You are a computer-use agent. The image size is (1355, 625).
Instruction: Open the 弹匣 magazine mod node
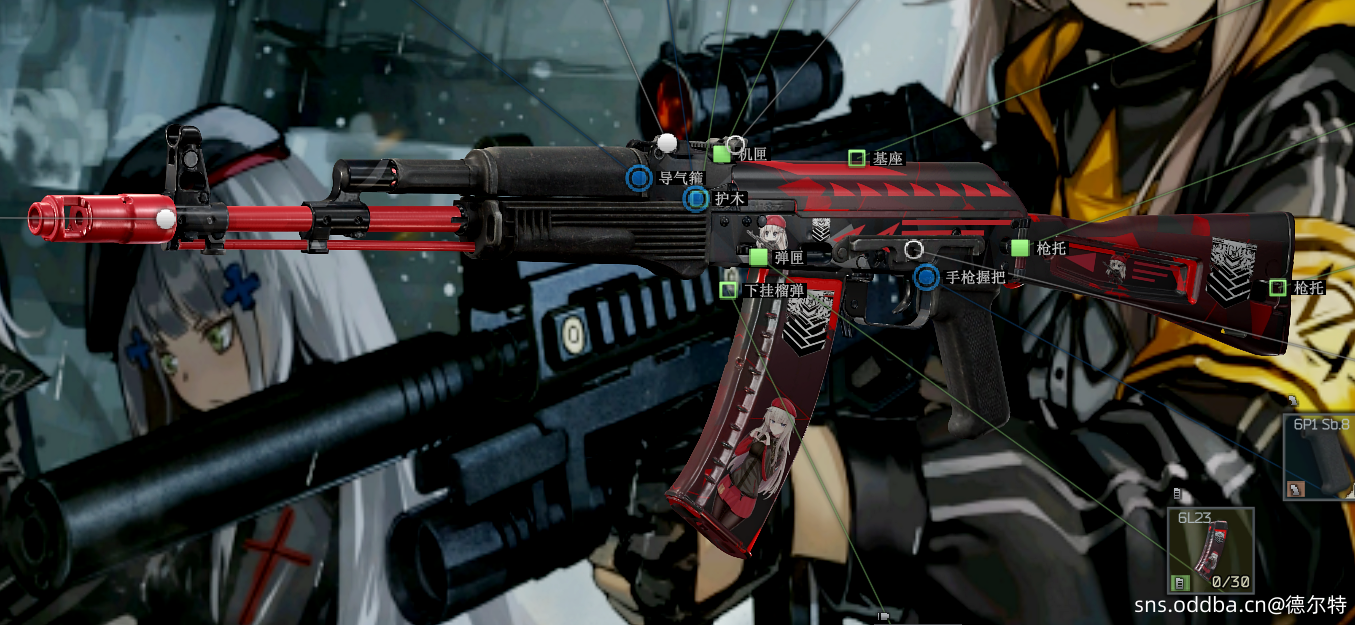coord(758,257)
